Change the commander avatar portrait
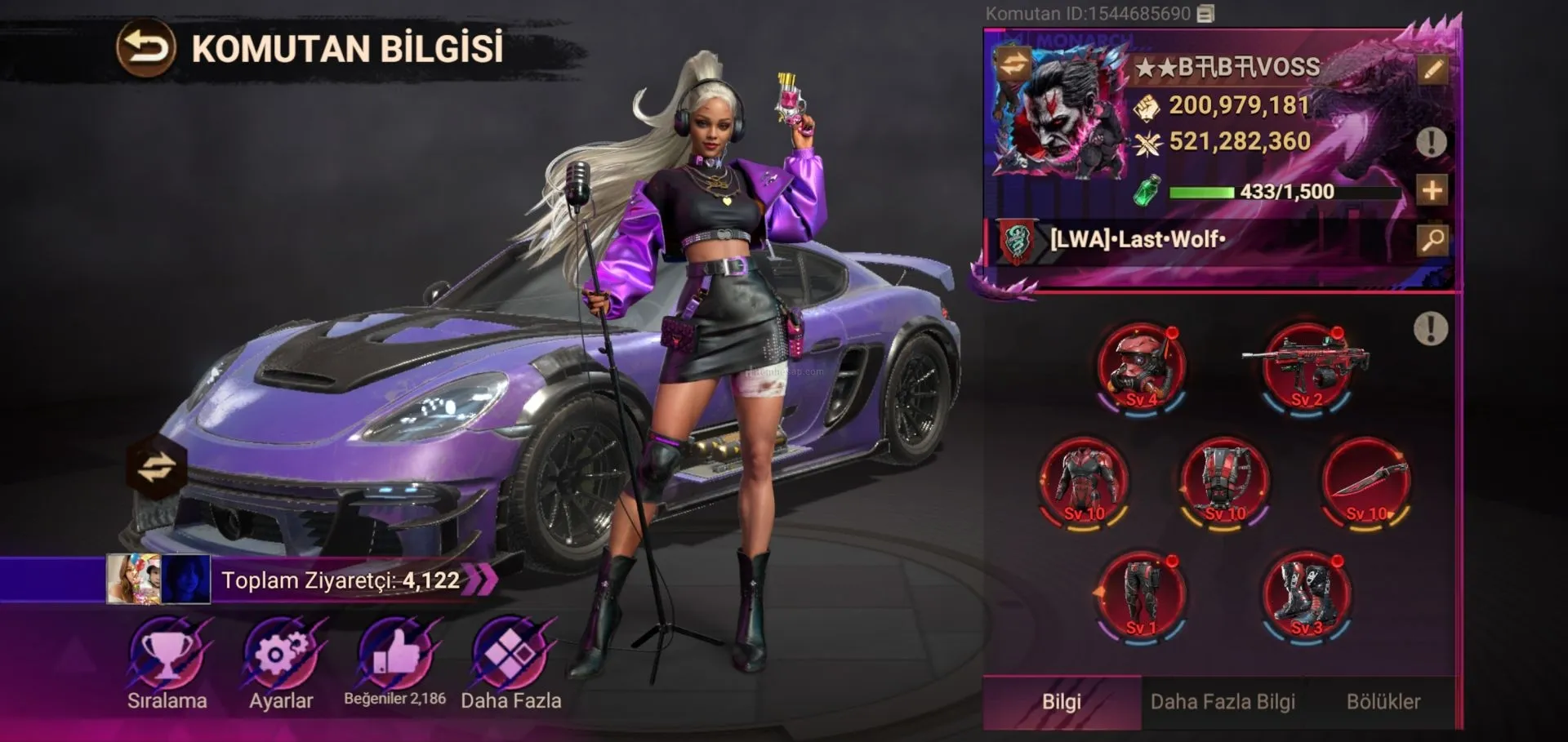The width and height of the screenshot is (1568, 742). click(1013, 64)
